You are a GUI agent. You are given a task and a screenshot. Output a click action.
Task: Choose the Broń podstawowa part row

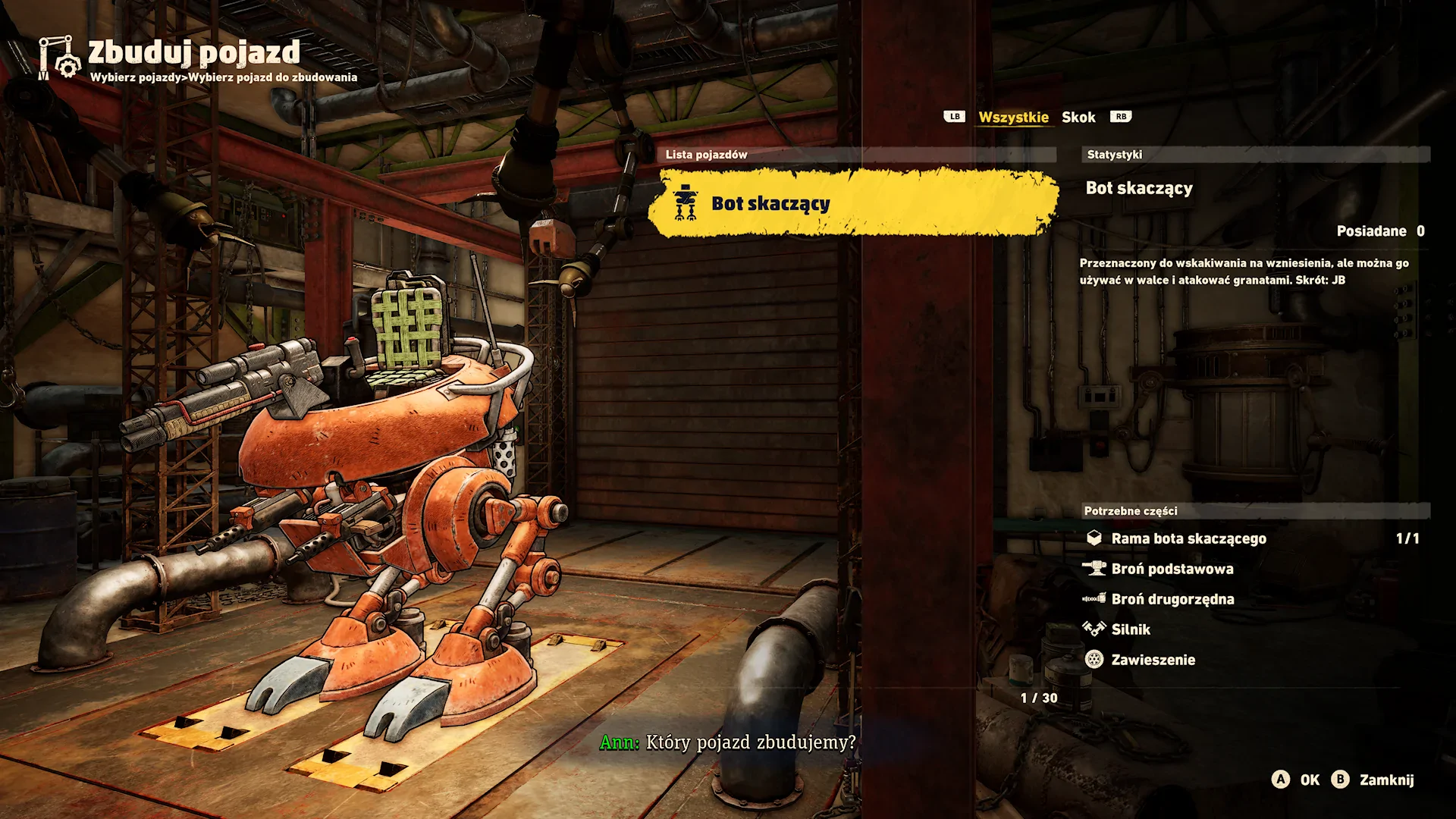click(1172, 569)
